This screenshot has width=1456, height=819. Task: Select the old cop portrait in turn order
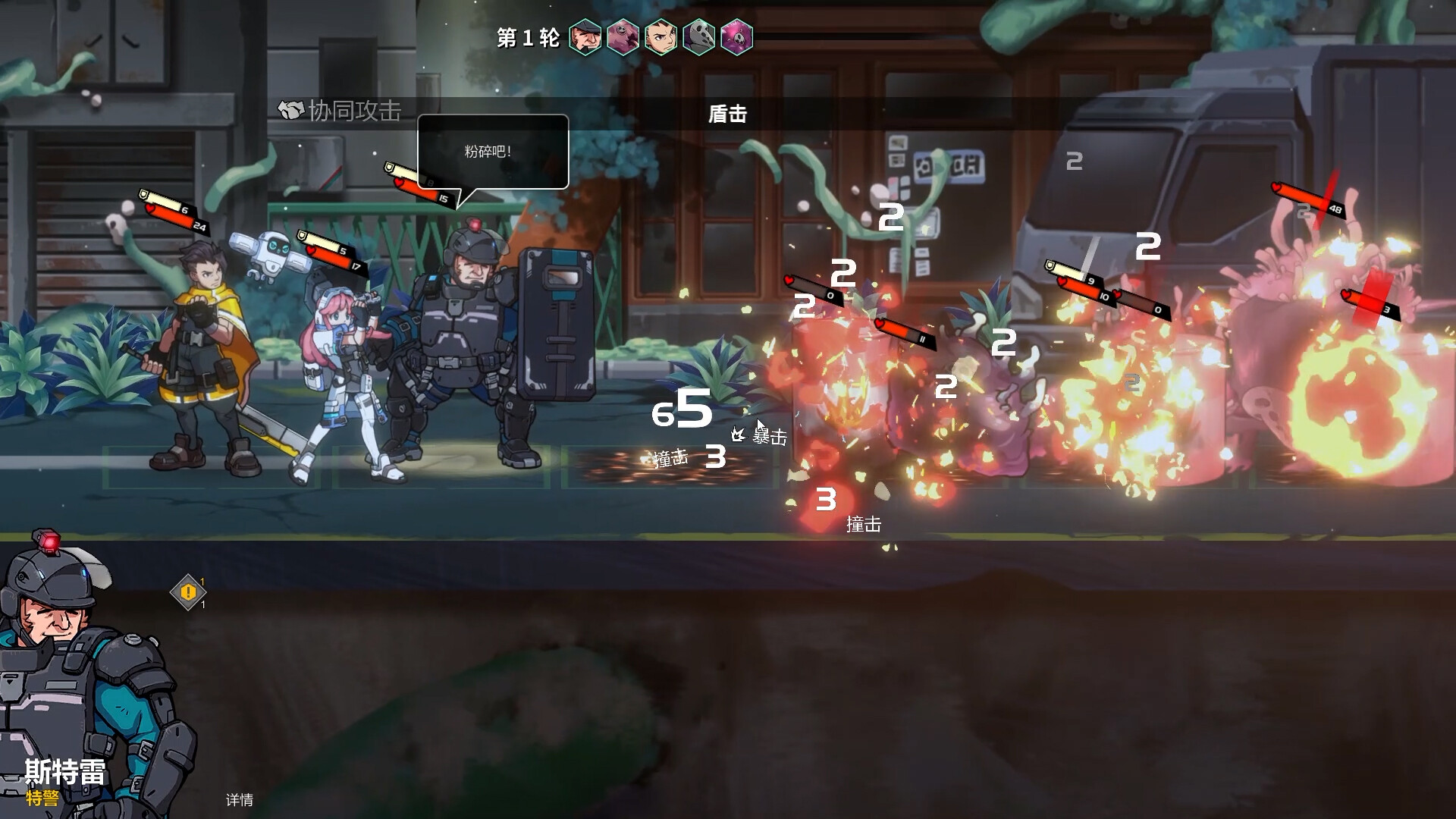point(584,36)
